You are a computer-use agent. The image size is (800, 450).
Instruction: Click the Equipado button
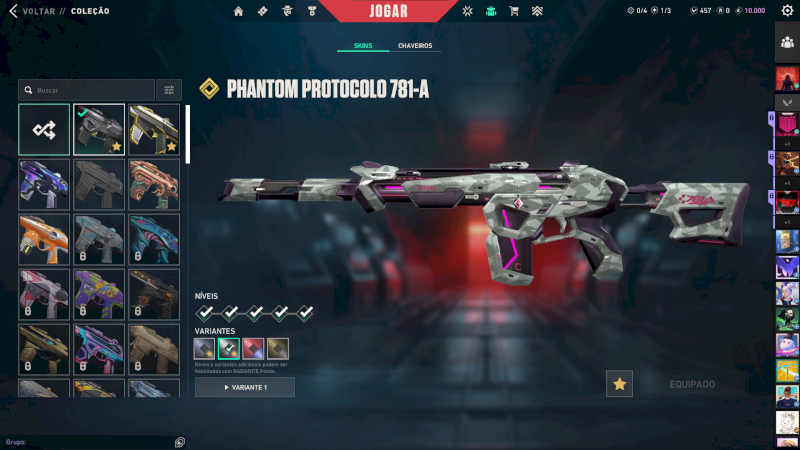click(x=691, y=383)
